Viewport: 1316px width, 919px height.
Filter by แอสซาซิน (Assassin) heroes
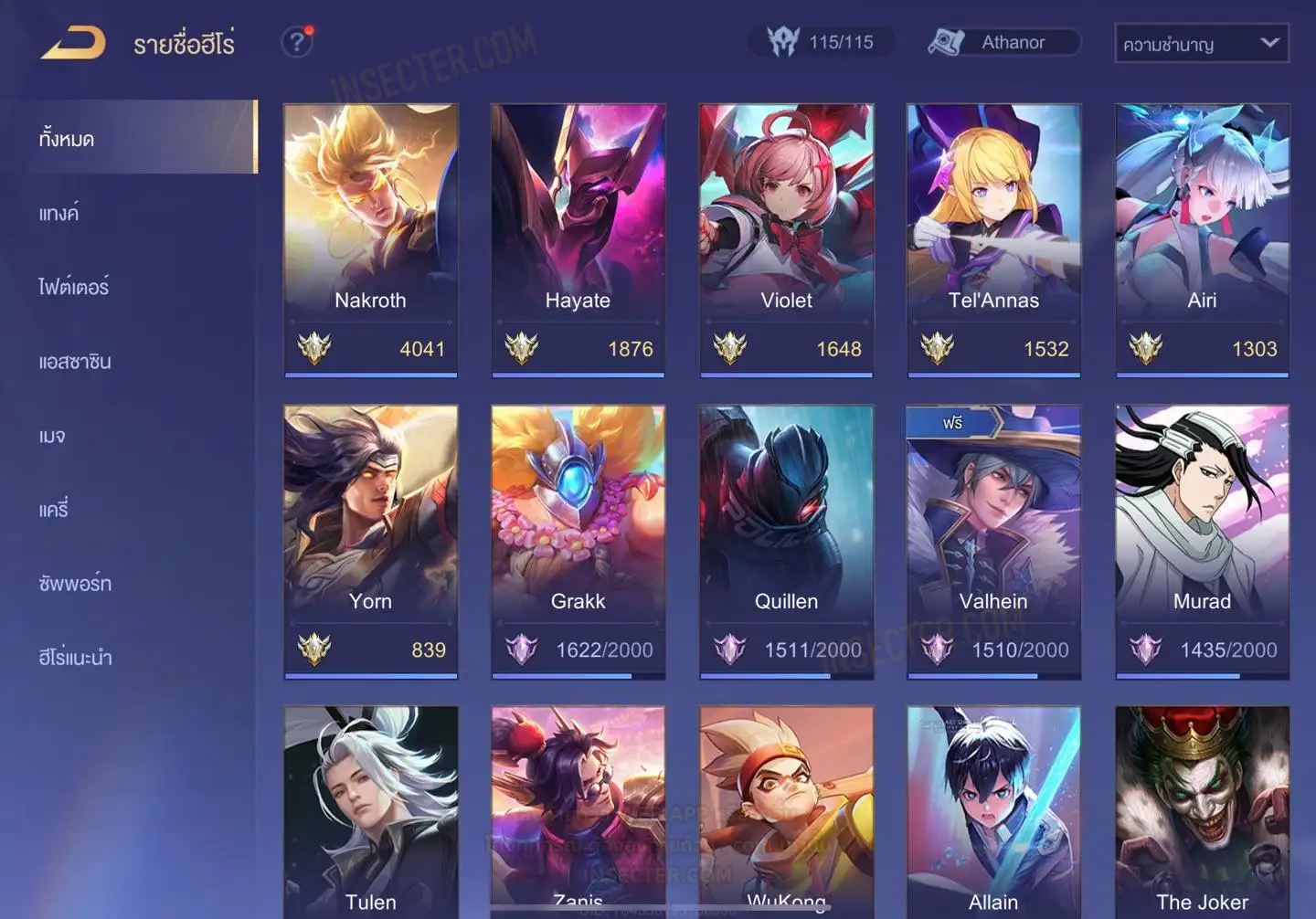[75, 361]
